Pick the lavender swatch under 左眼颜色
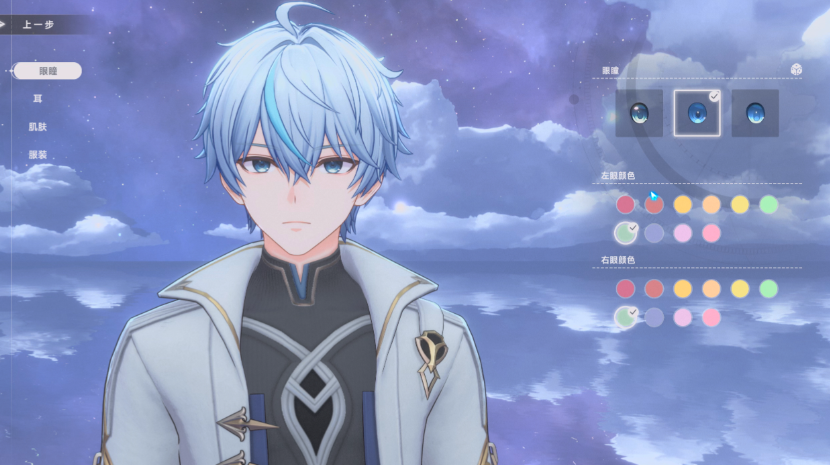Viewport: 830px width, 465px height. (x=654, y=233)
